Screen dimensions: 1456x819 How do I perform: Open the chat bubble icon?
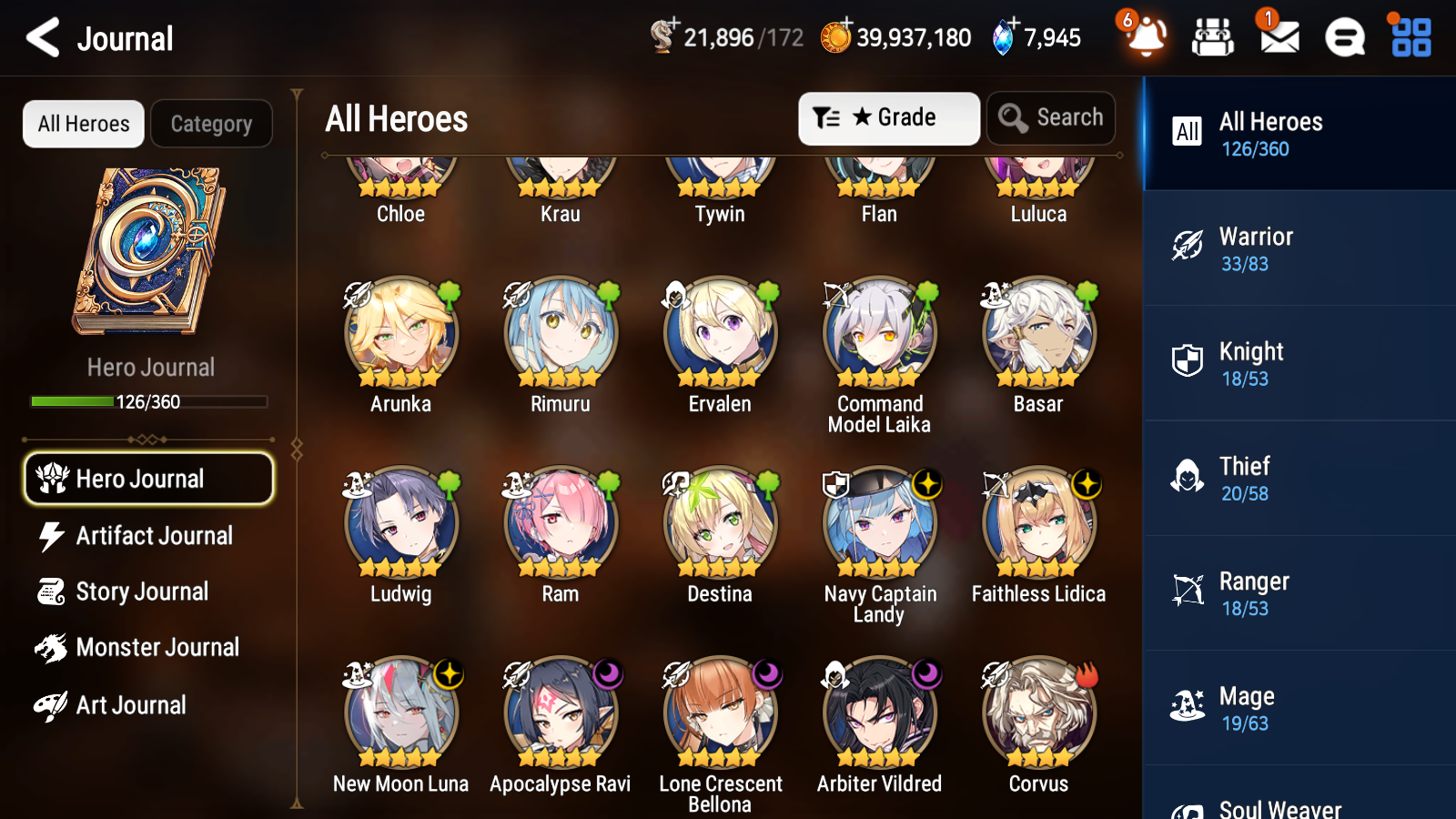pos(1343,37)
